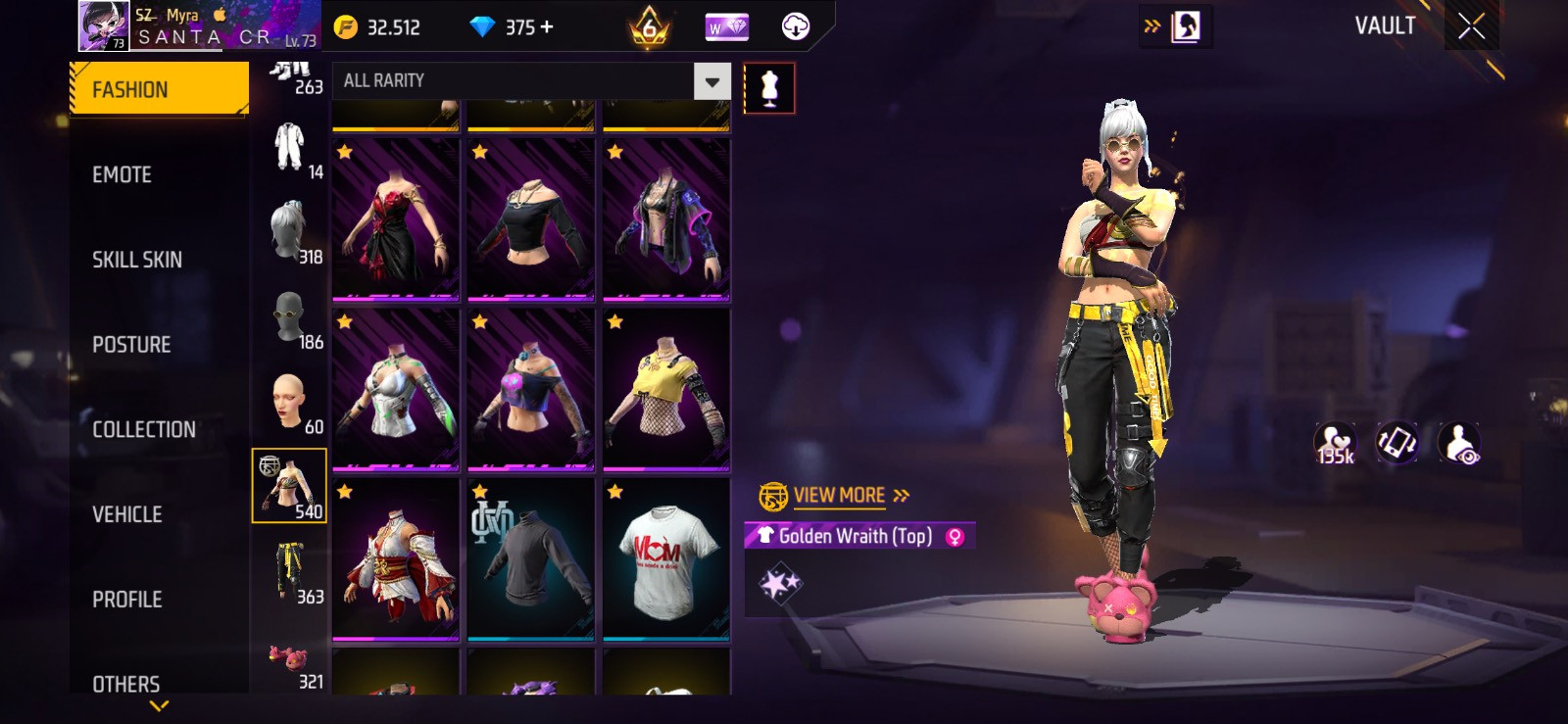Open the Collection tab

click(x=144, y=429)
